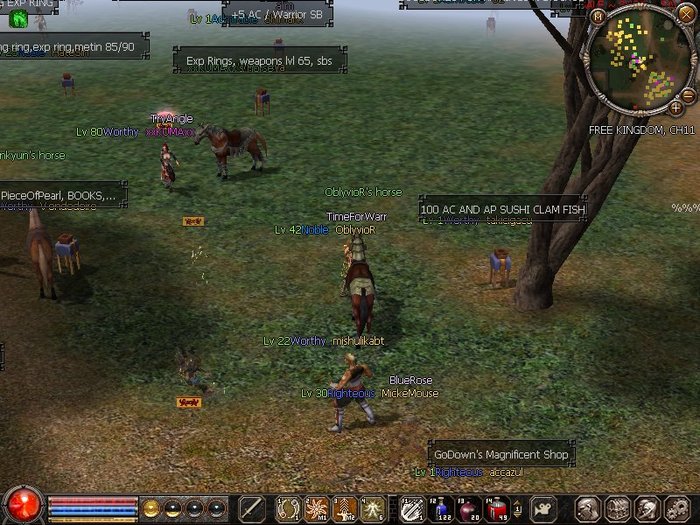Open GoDown's Magnificent Shop sign
Viewport: 700px width, 525px height.
[x=501, y=455]
